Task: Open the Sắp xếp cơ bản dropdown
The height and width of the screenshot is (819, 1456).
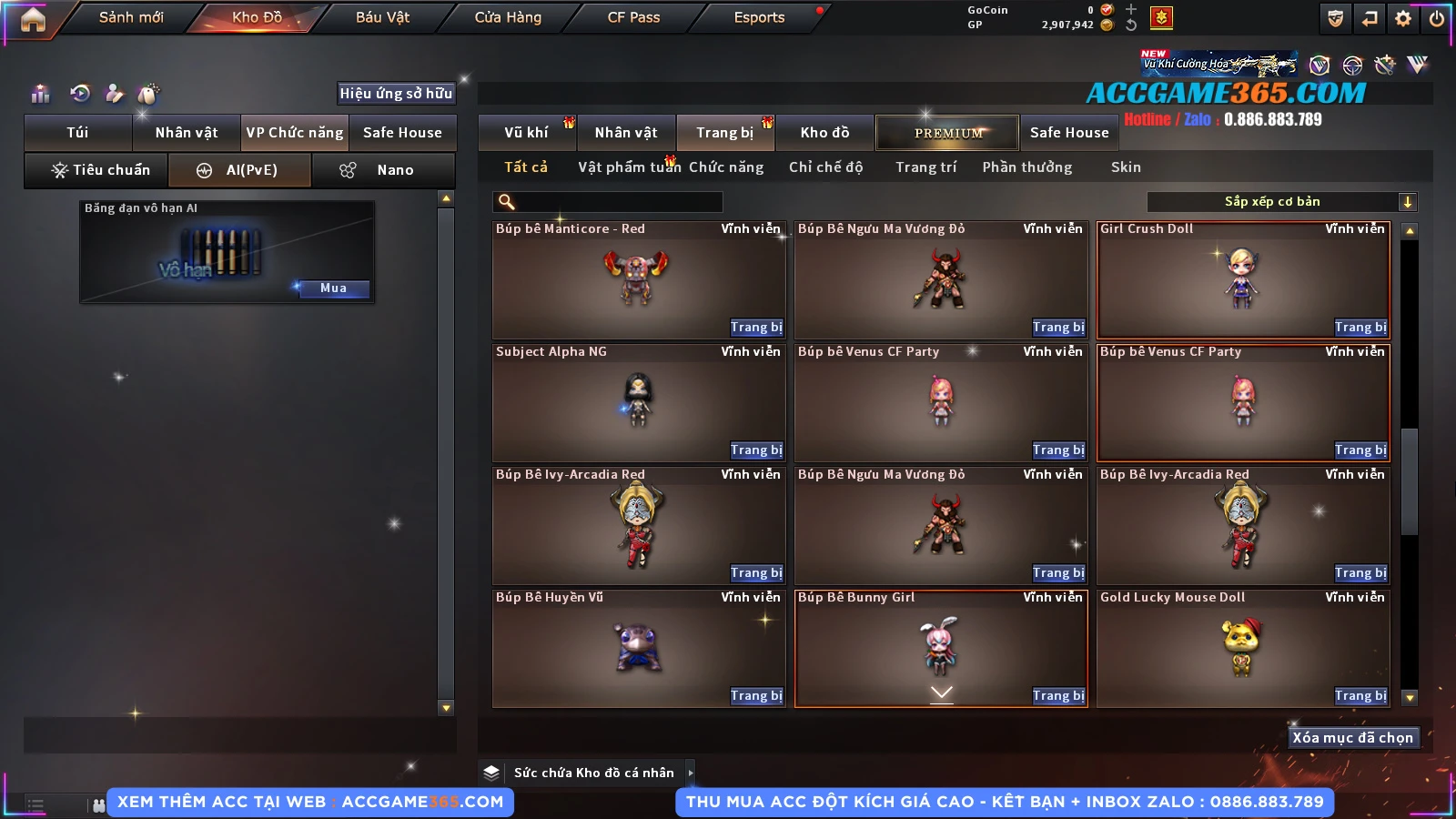Action: coord(1281,202)
